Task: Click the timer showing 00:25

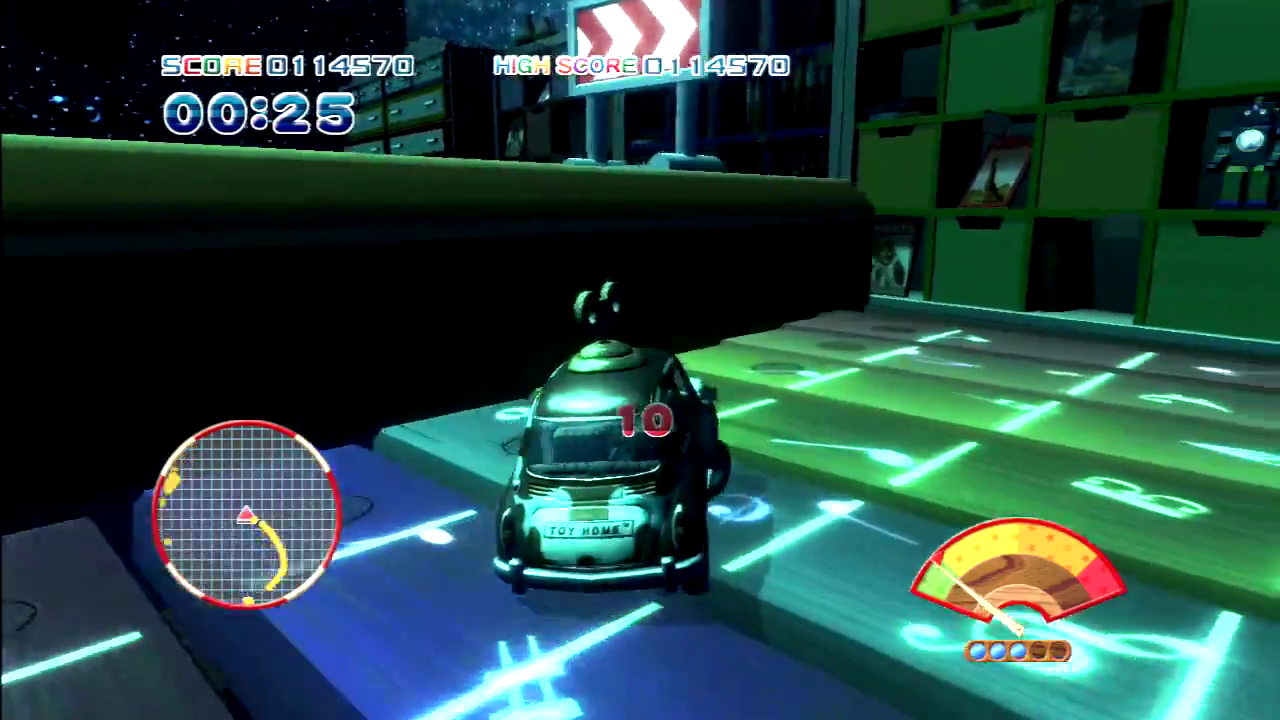Action: coord(258,114)
